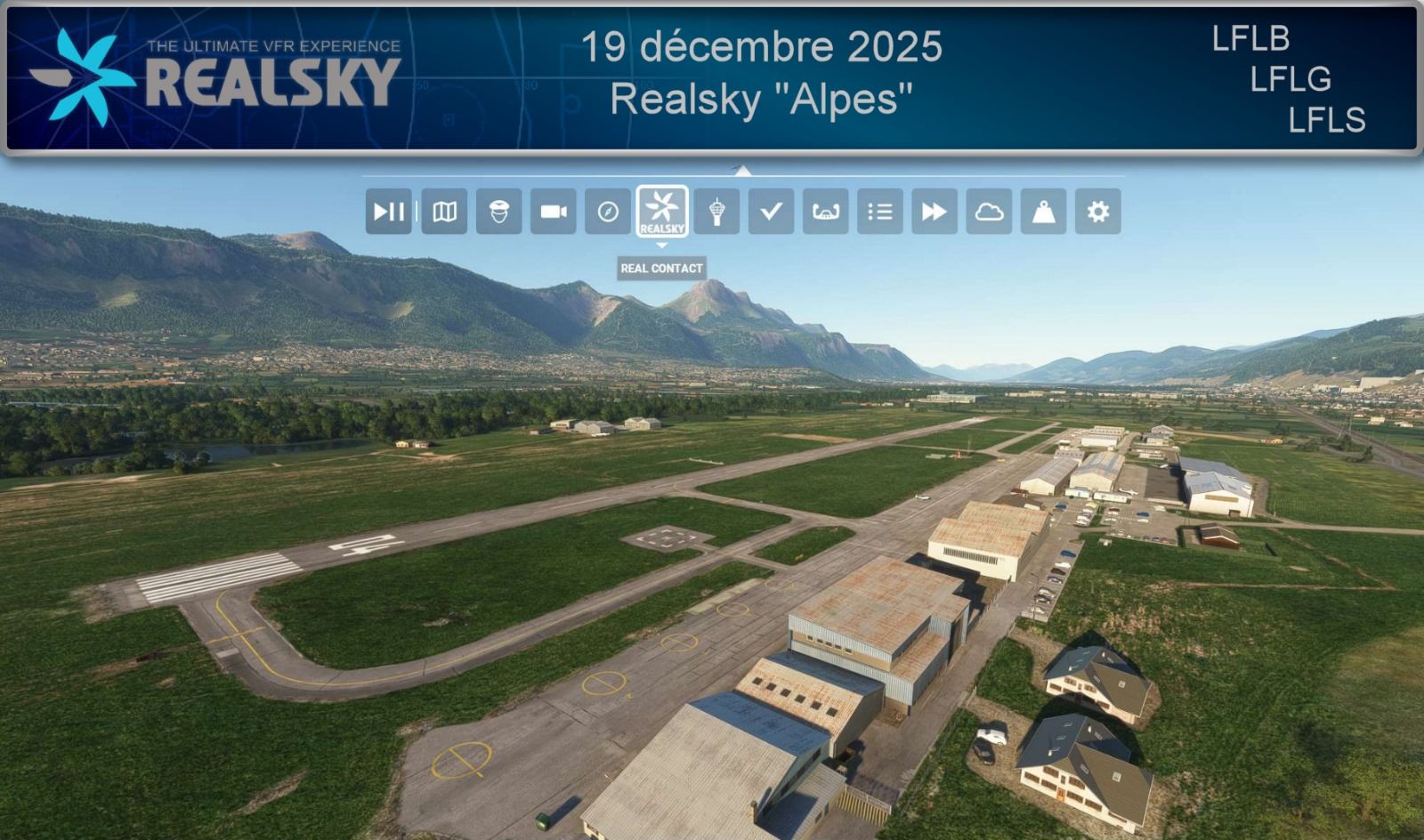Viewport: 1424px width, 840px height.
Task: Click the fast-forward travel icon
Action: tap(934, 212)
